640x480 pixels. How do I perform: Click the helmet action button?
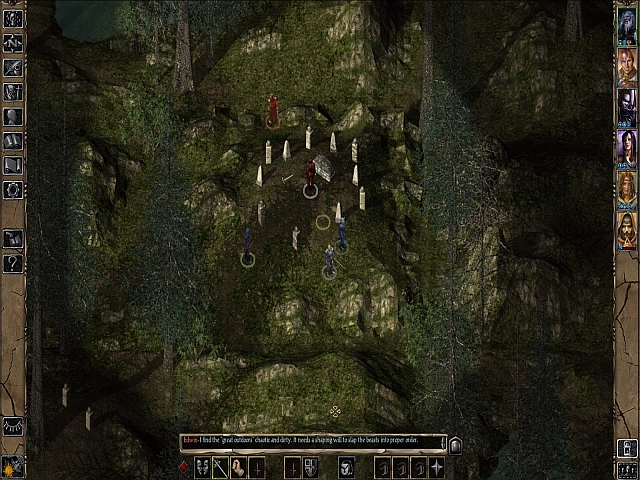[x=346, y=467]
